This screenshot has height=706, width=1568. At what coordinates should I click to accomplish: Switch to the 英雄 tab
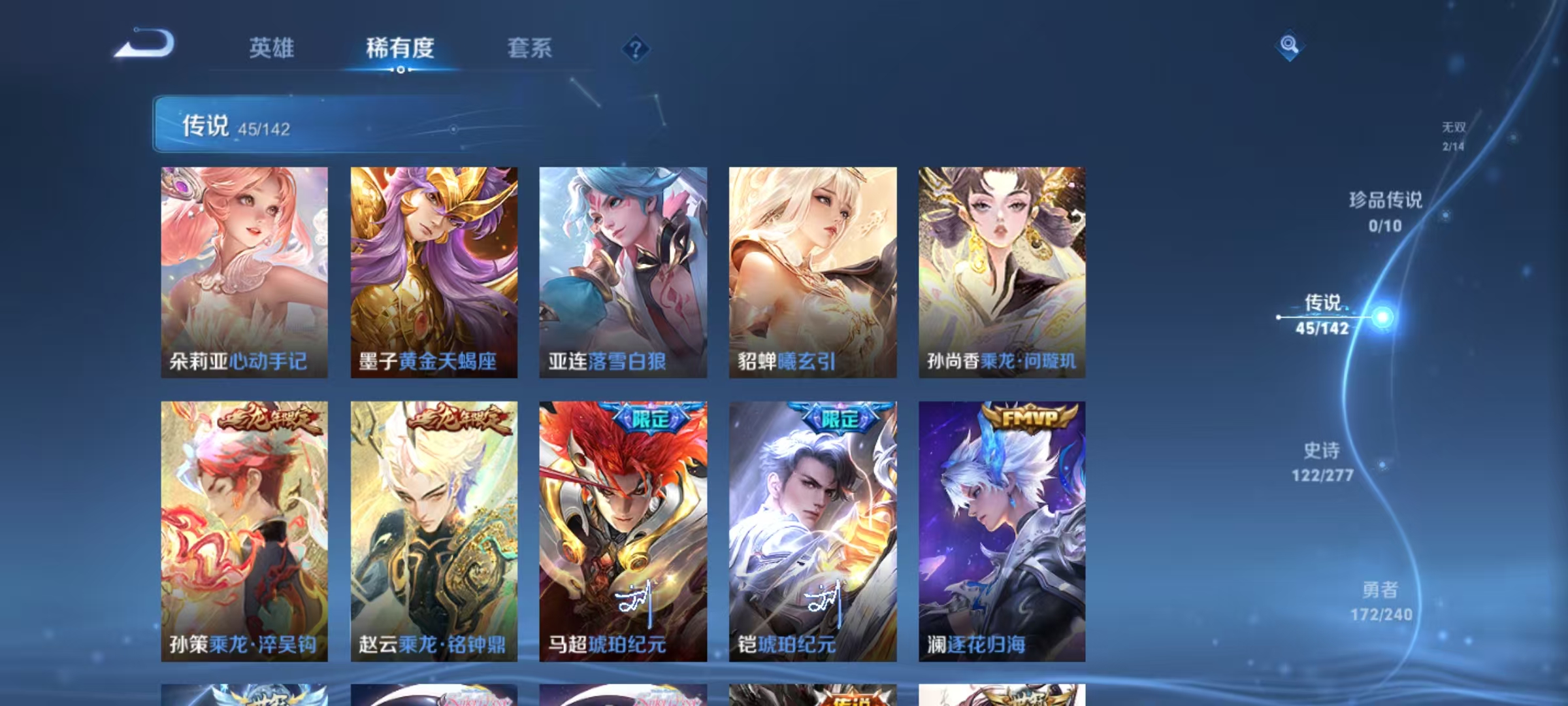tap(273, 48)
